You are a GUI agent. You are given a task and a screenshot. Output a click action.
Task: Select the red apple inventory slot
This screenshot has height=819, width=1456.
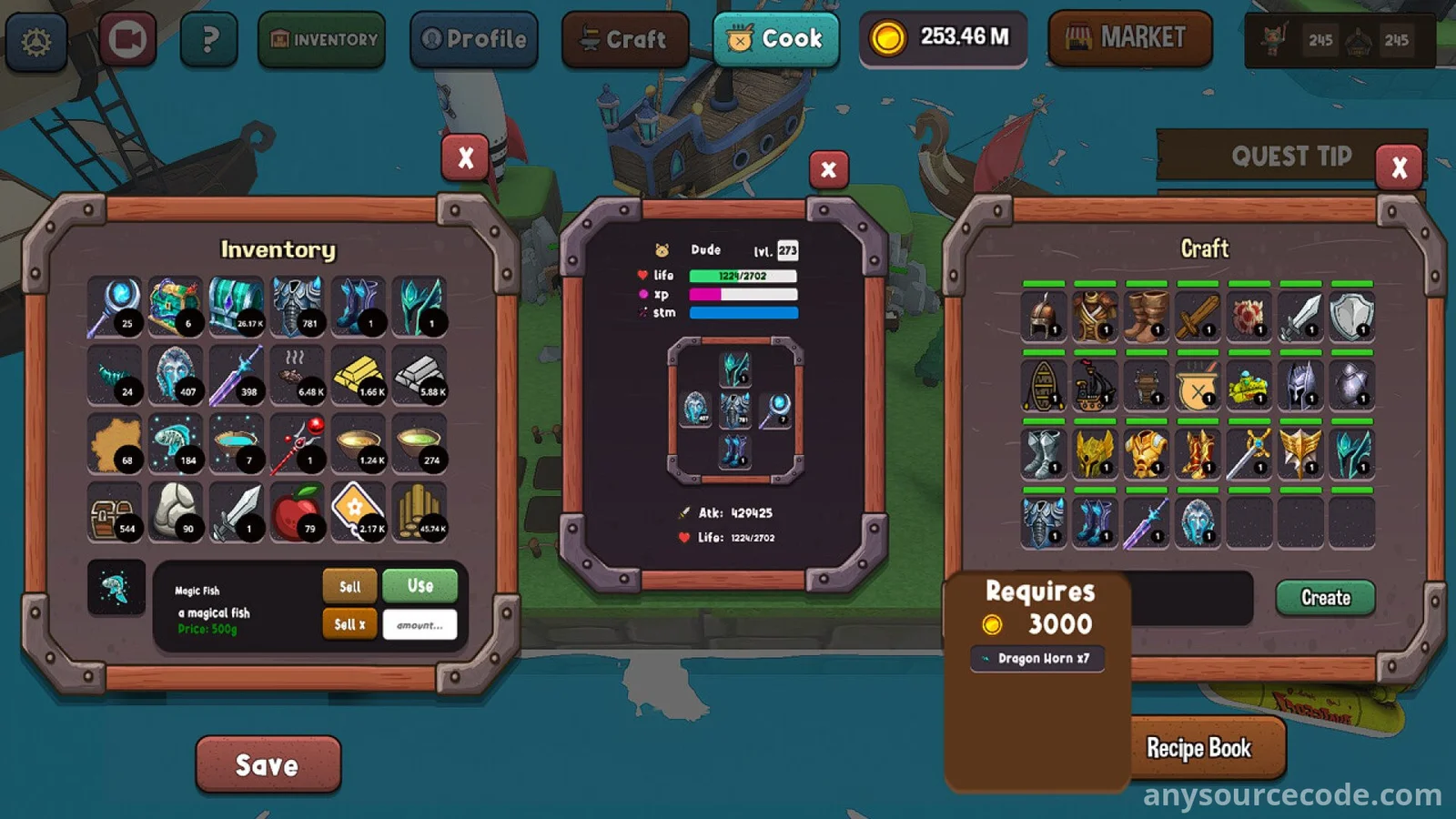[298, 512]
